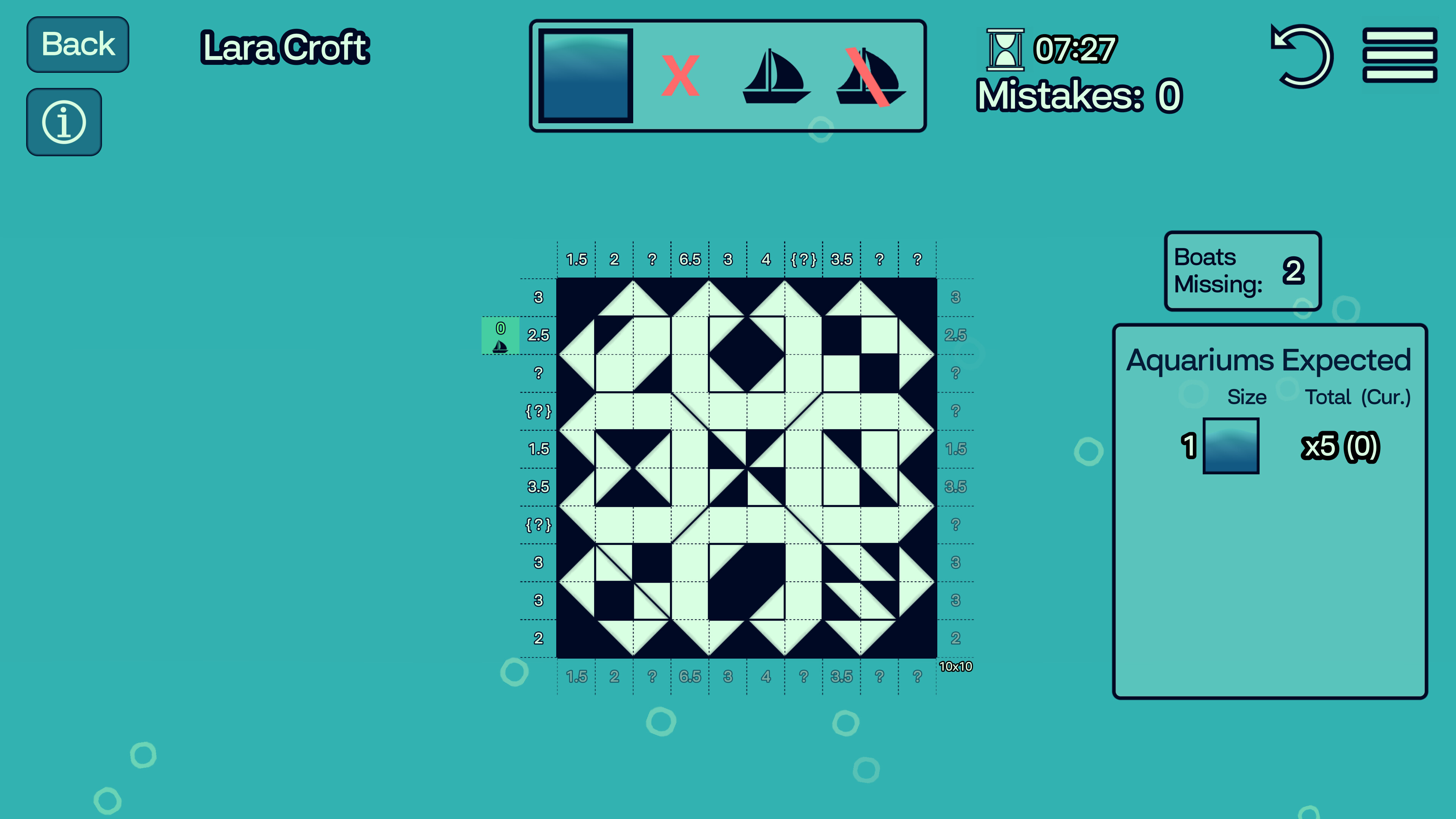Image resolution: width=1456 pixels, height=819 pixels.
Task: Reveal the hidden column clue marked {?}
Action: (803, 259)
